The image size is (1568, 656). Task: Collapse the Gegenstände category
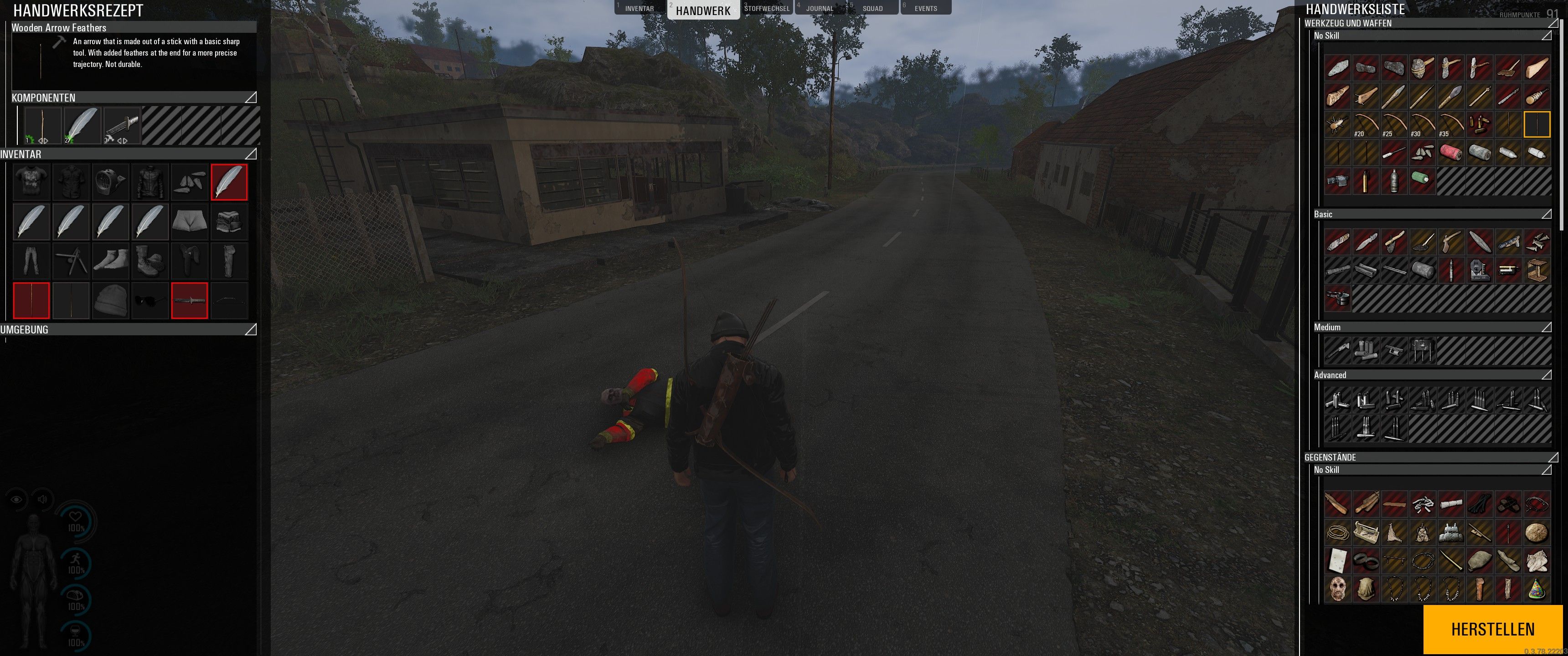pyautogui.click(x=1553, y=457)
